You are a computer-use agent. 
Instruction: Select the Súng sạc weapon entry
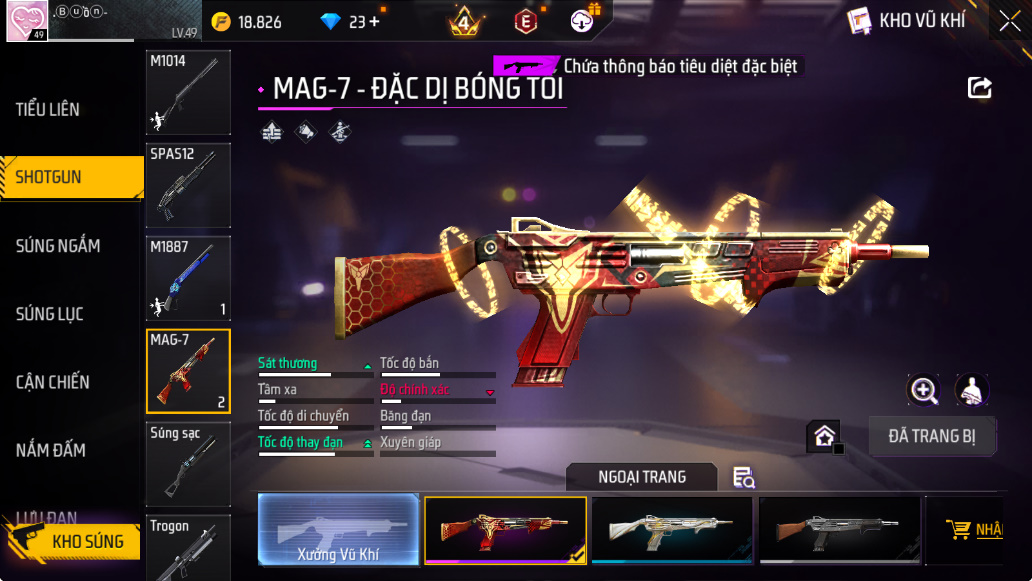click(188, 464)
